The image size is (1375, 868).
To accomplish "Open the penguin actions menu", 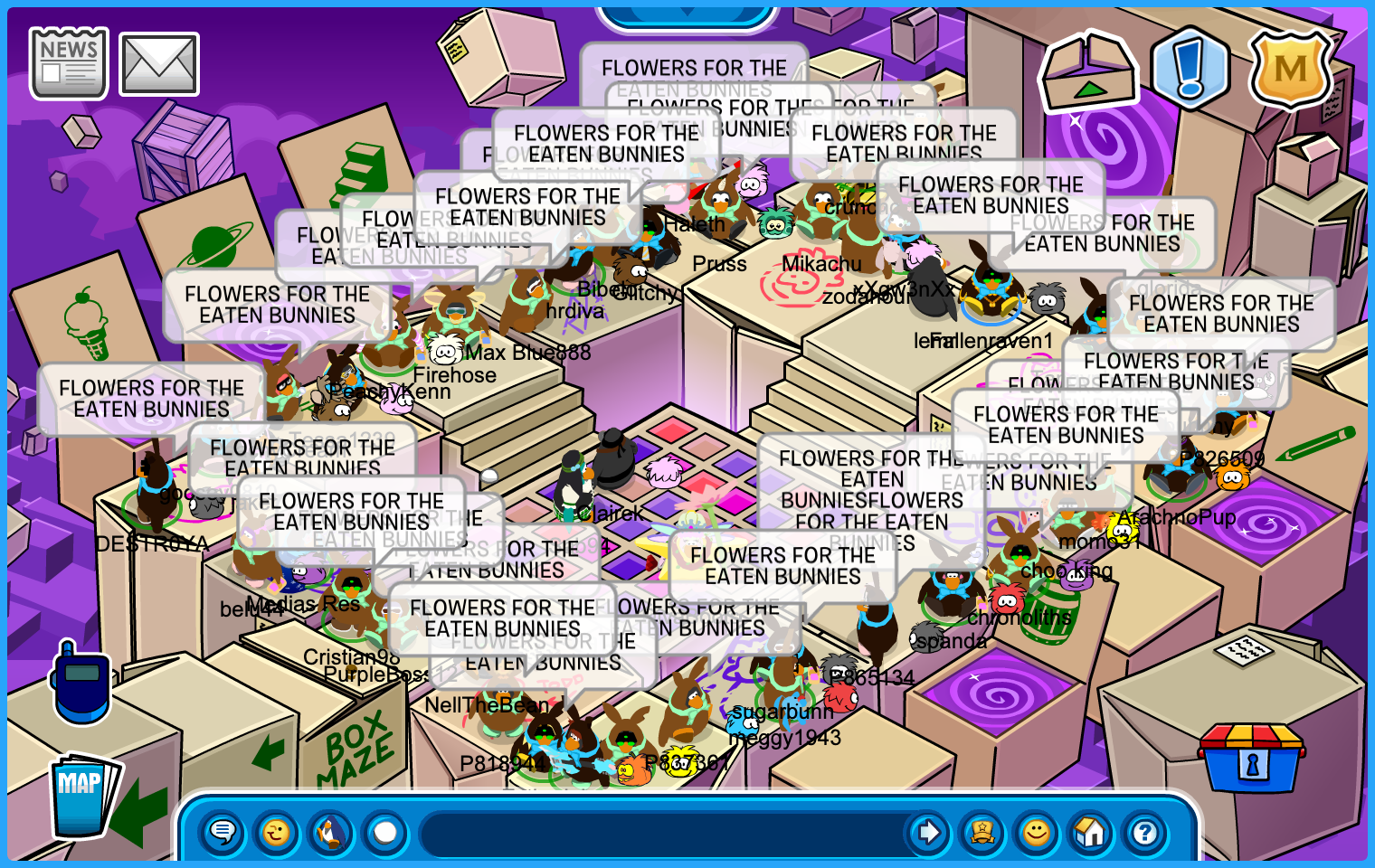I will 331,832.
